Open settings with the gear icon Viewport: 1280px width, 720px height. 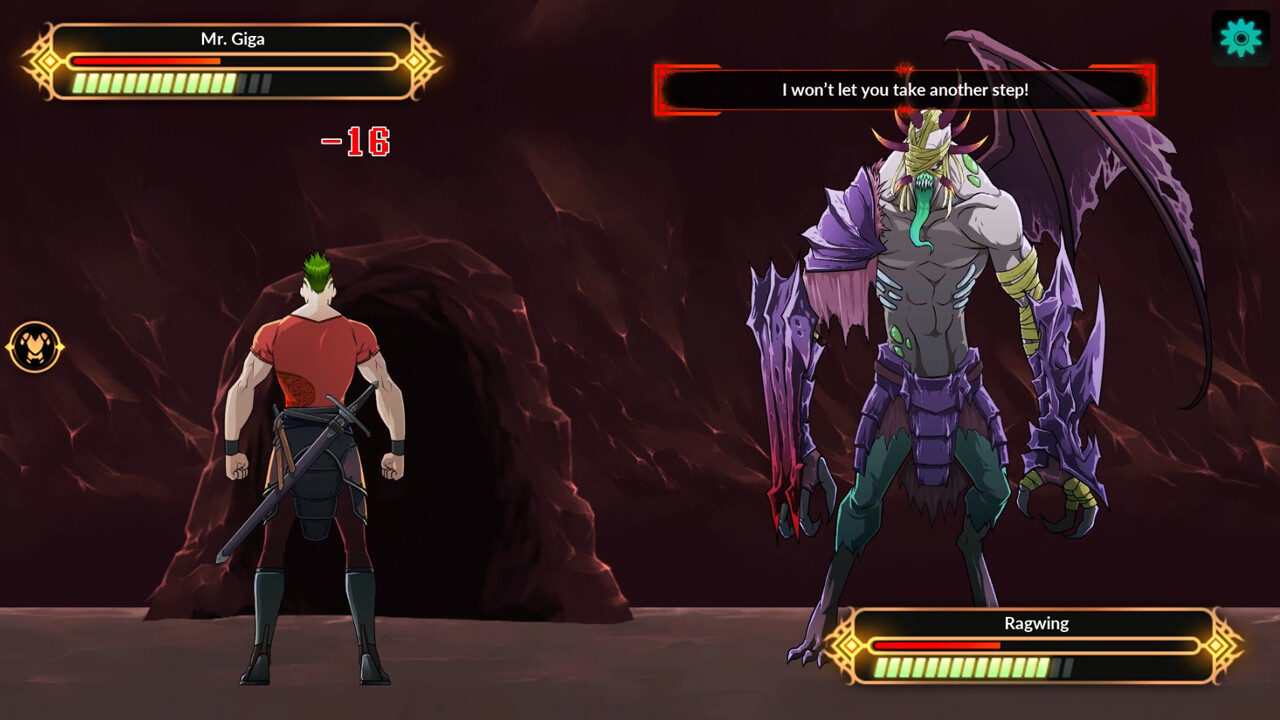[x=1241, y=38]
